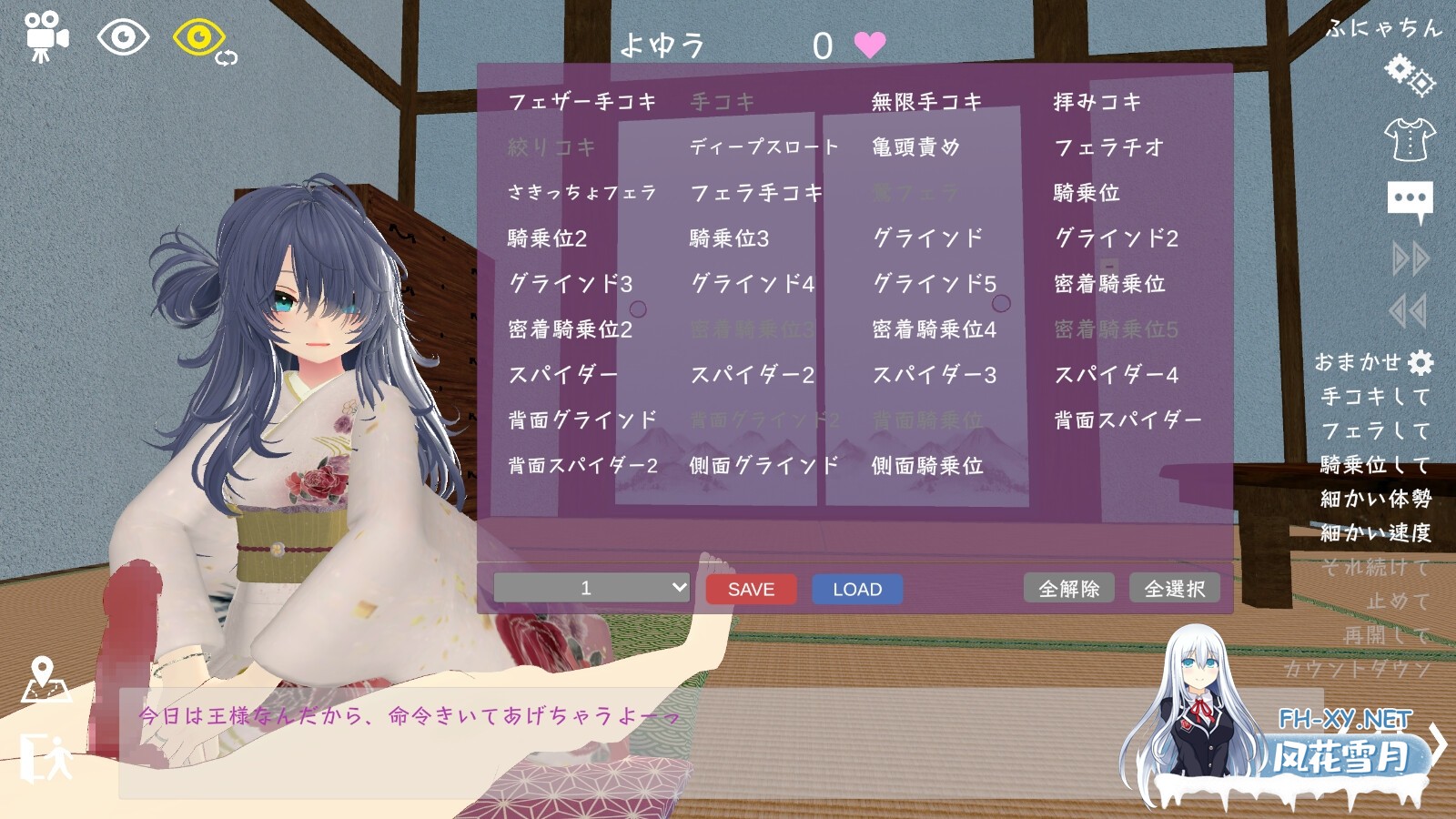Open the おまかせ settings gear icon
This screenshot has width=1456, height=819.
point(1421,362)
